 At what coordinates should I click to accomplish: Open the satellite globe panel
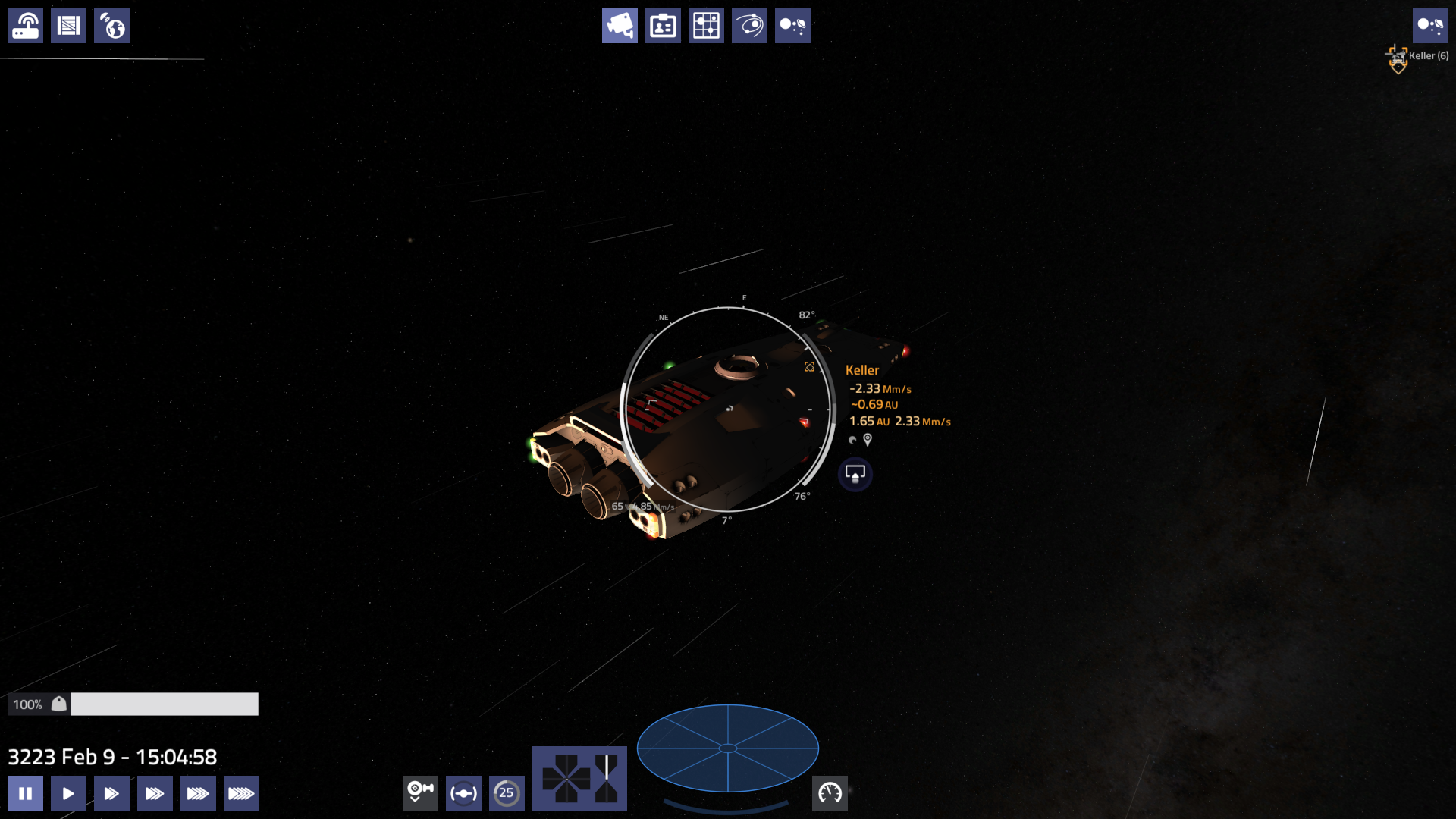point(111,25)
